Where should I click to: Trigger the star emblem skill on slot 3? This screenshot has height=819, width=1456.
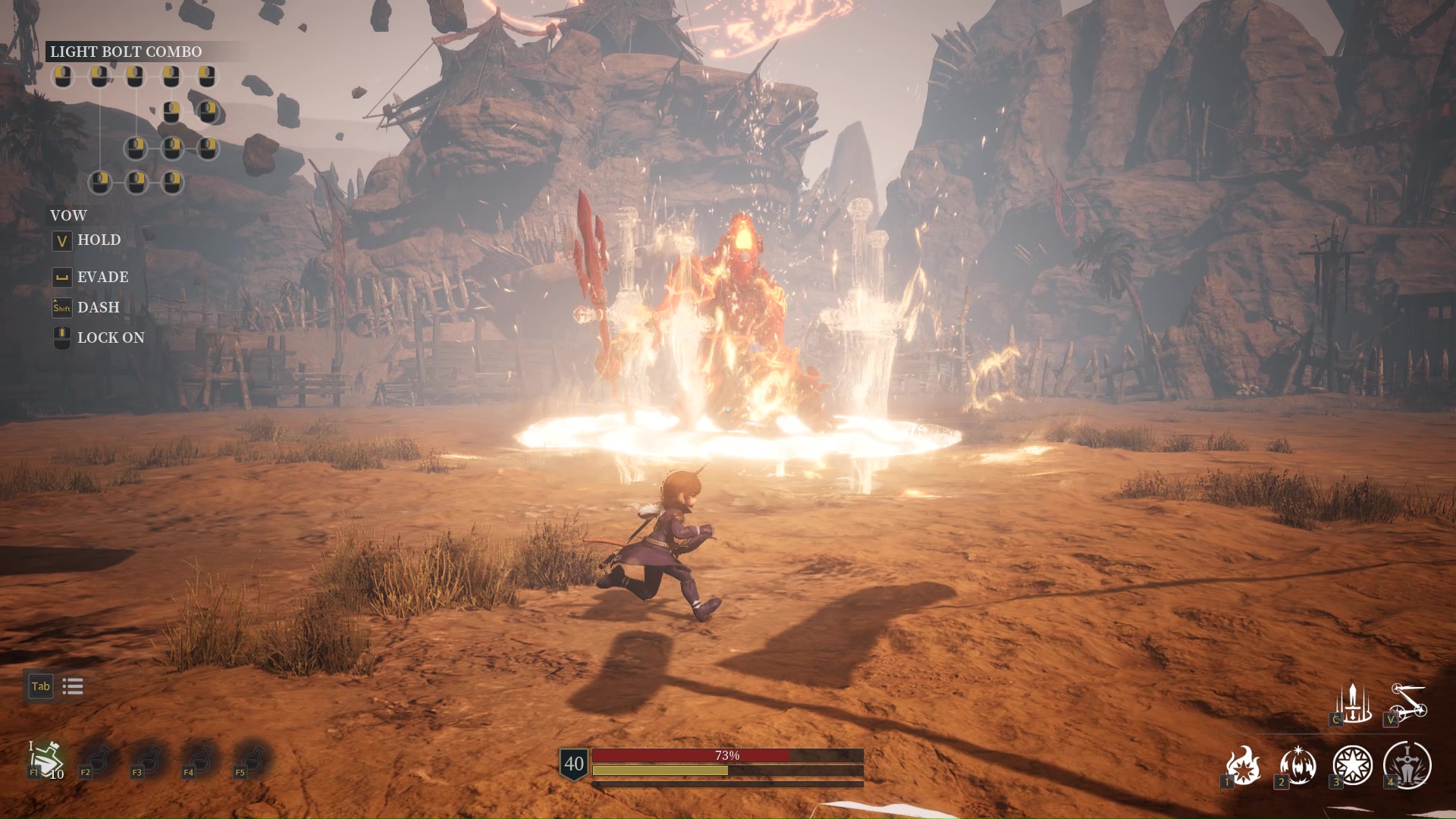(x=1352, y=765)
